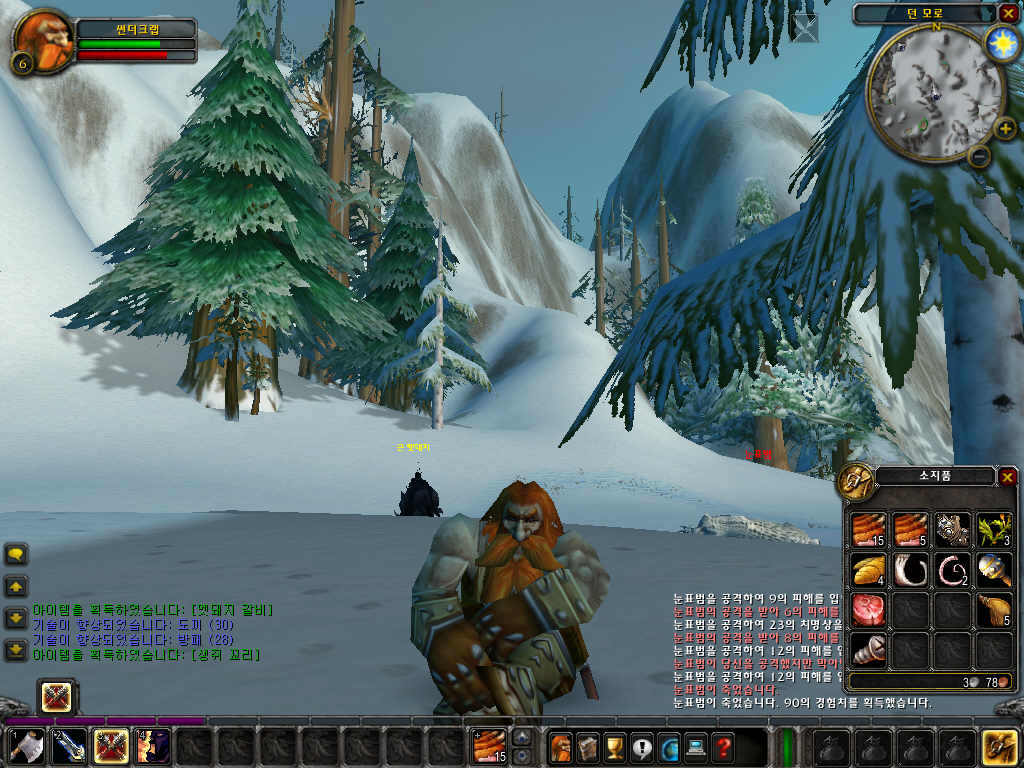1024x768 pixels.
Task: Open the exclamation mark quest log button
Action: 642,747
